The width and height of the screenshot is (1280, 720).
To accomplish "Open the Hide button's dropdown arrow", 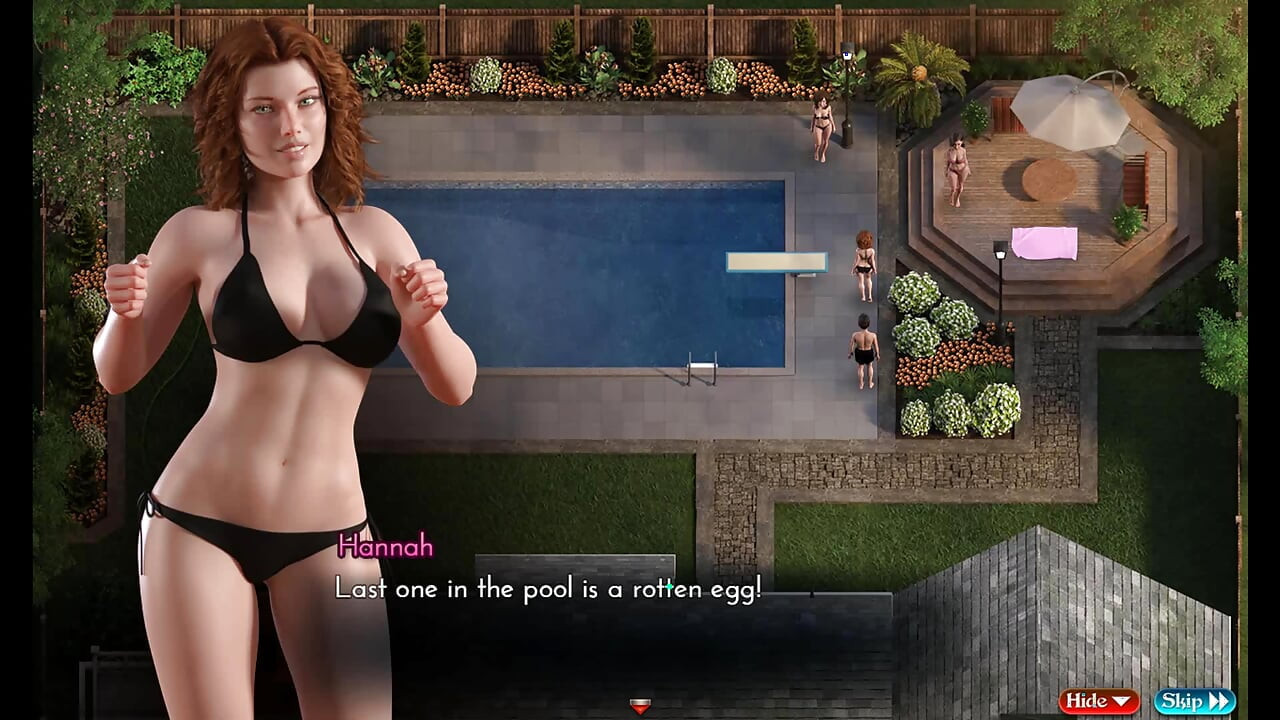I will 1121,701.
